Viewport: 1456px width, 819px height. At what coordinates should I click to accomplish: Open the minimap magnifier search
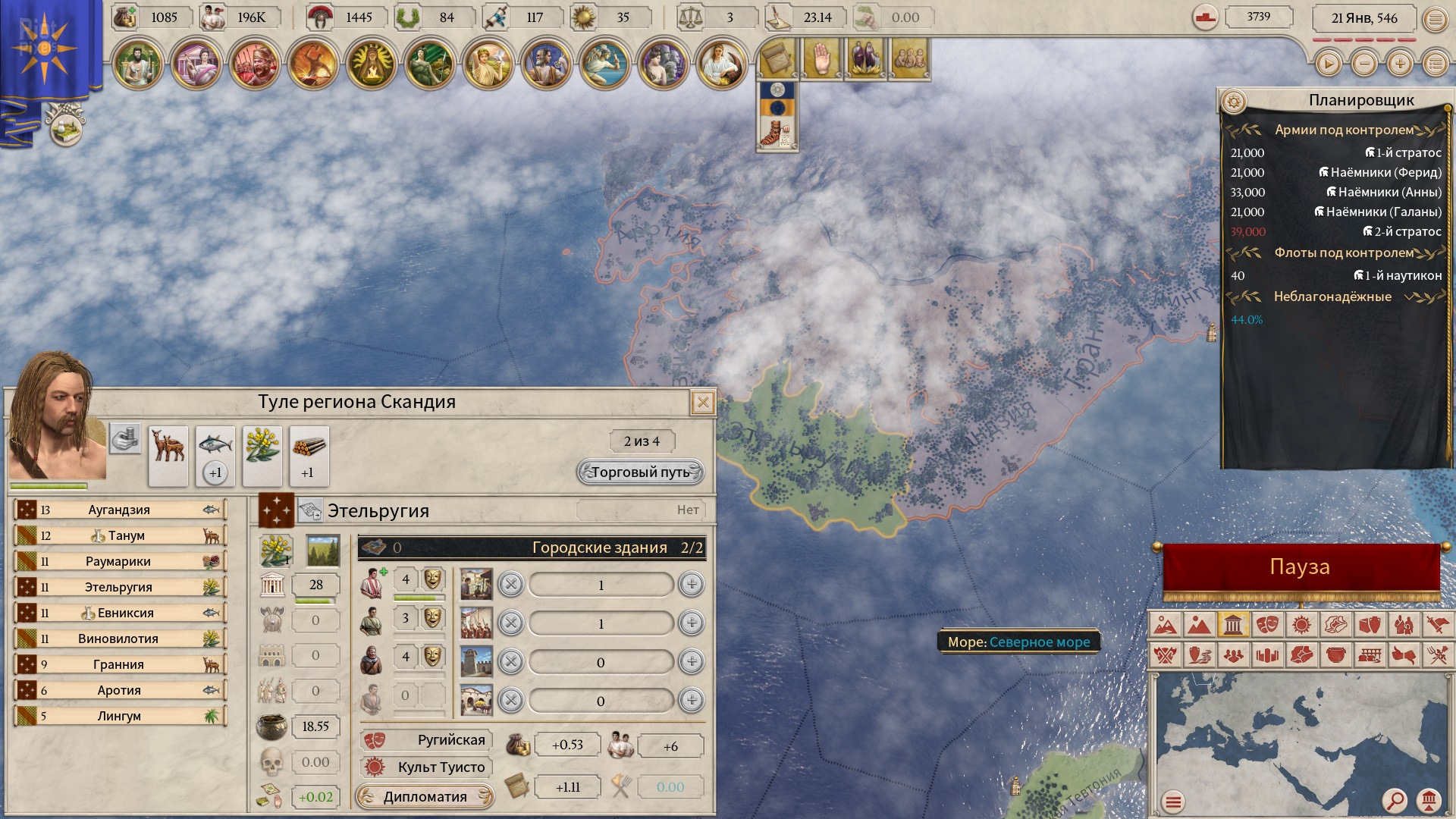(1394, 800)
